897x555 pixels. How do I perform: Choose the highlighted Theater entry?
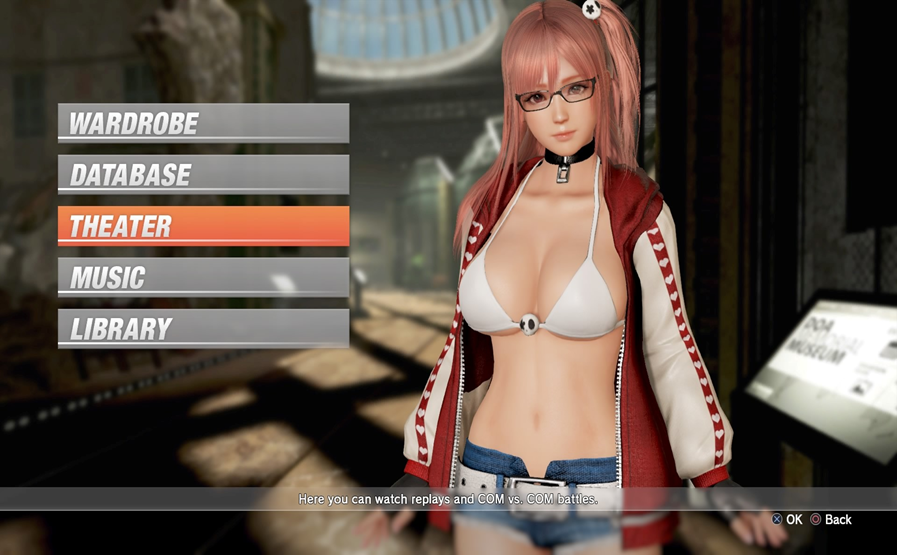(x=203, y=226)
